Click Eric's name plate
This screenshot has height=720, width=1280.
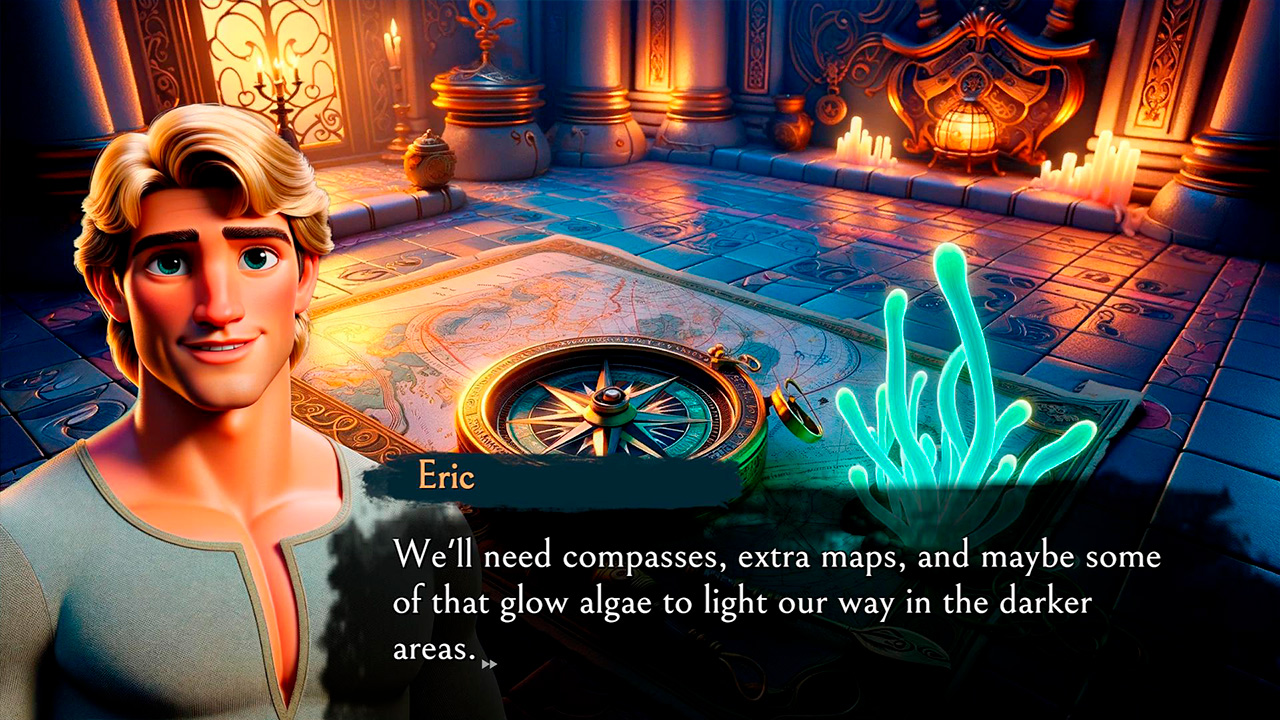(445, 478)
